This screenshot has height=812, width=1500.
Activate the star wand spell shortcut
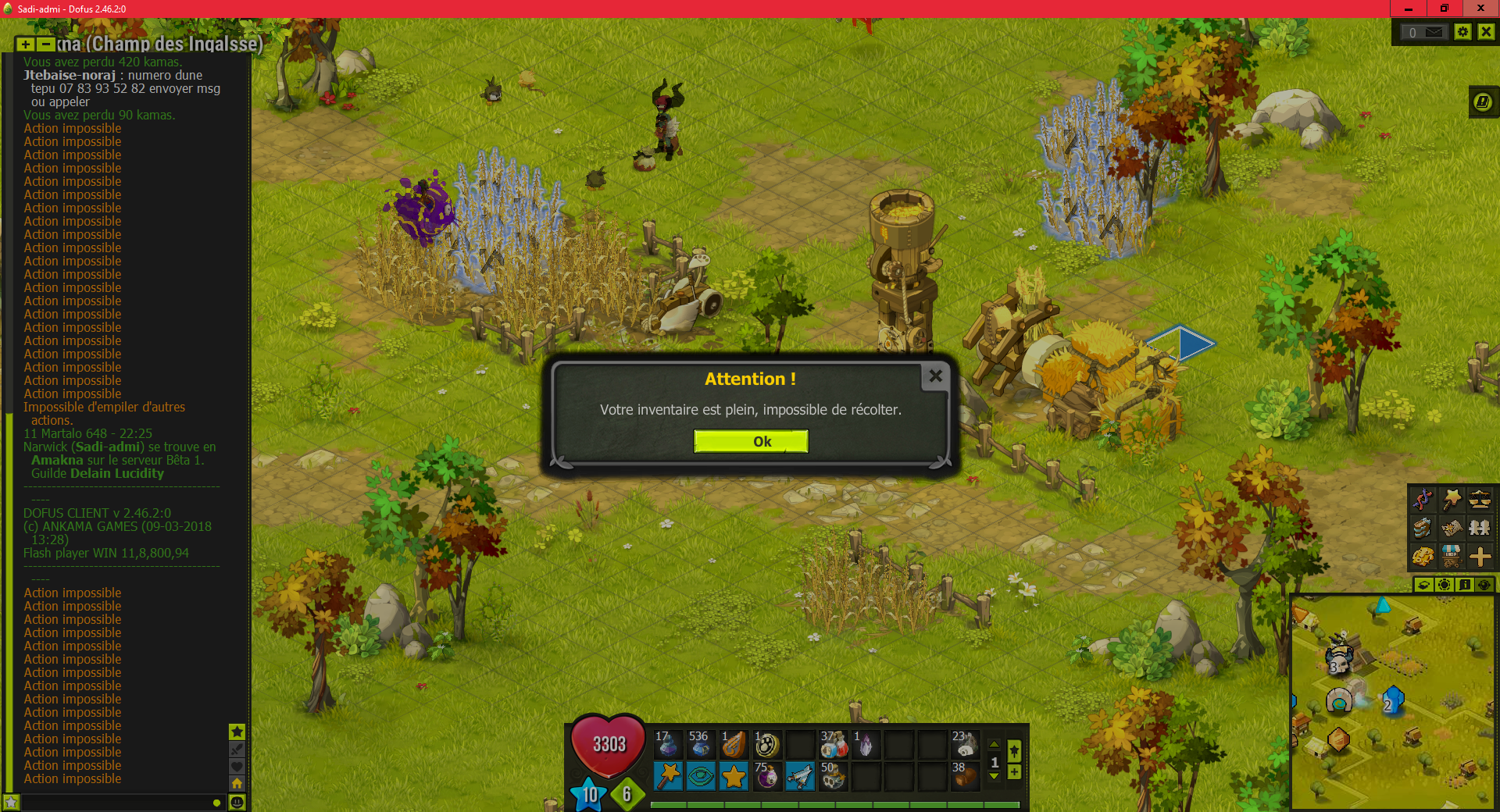click(x=668, y=776)
